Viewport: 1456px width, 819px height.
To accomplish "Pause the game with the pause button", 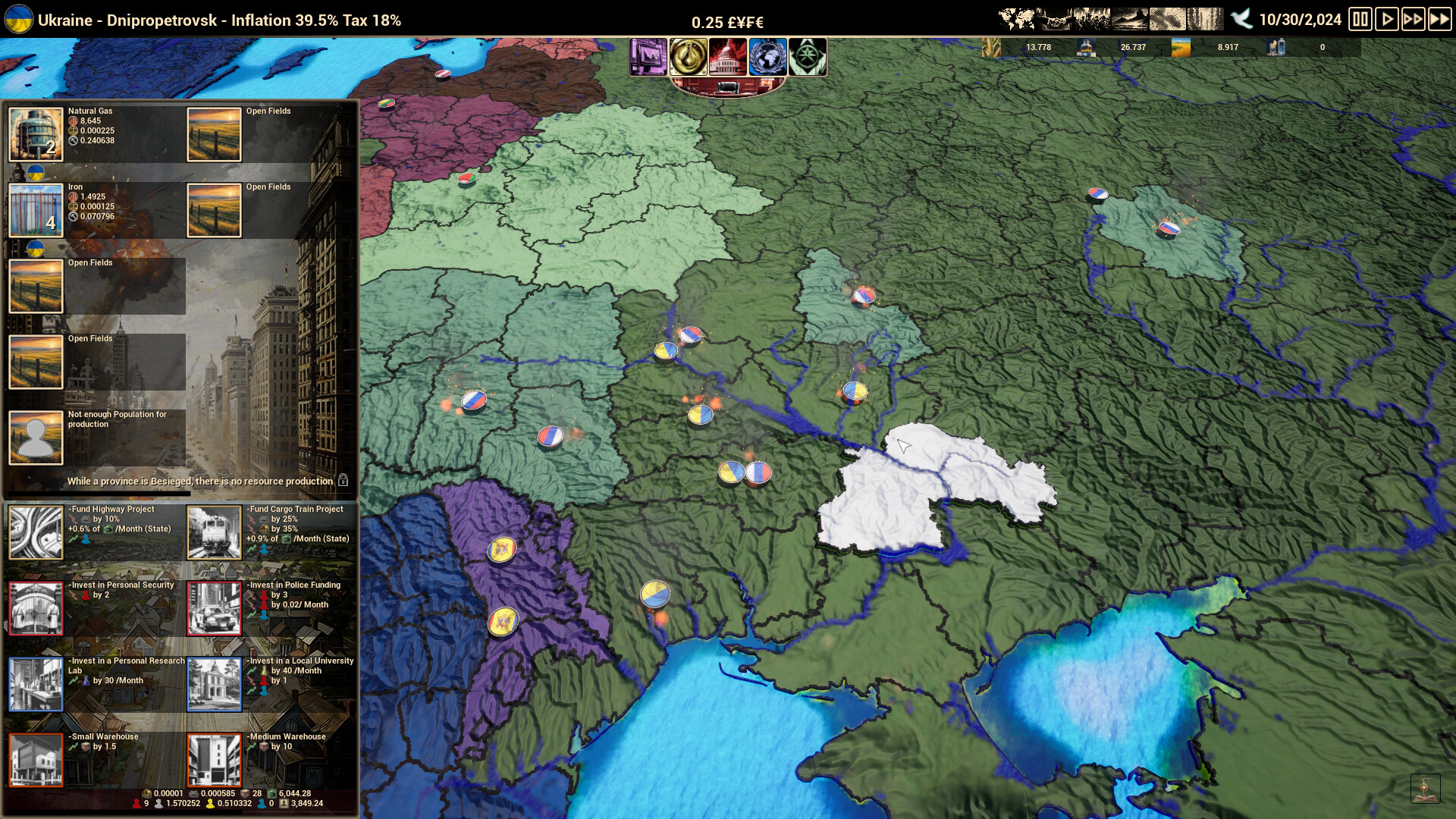I will (x=1362, y=19).
